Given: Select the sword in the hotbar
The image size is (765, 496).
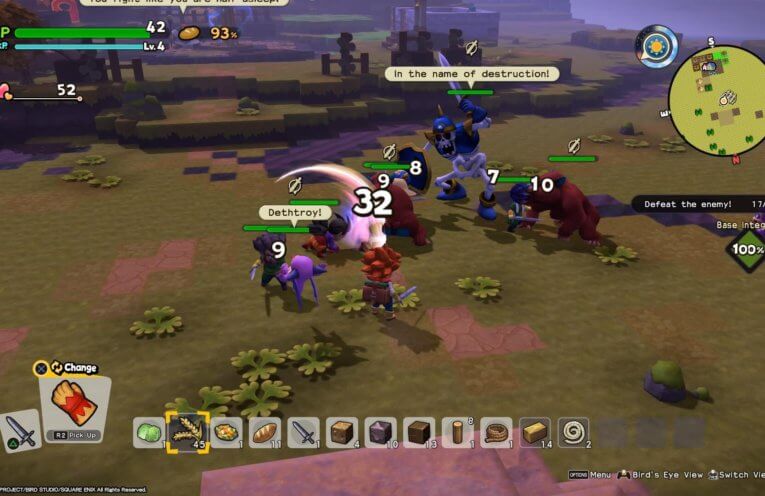Looking at the screenshot, I should (x=303, y=433).
